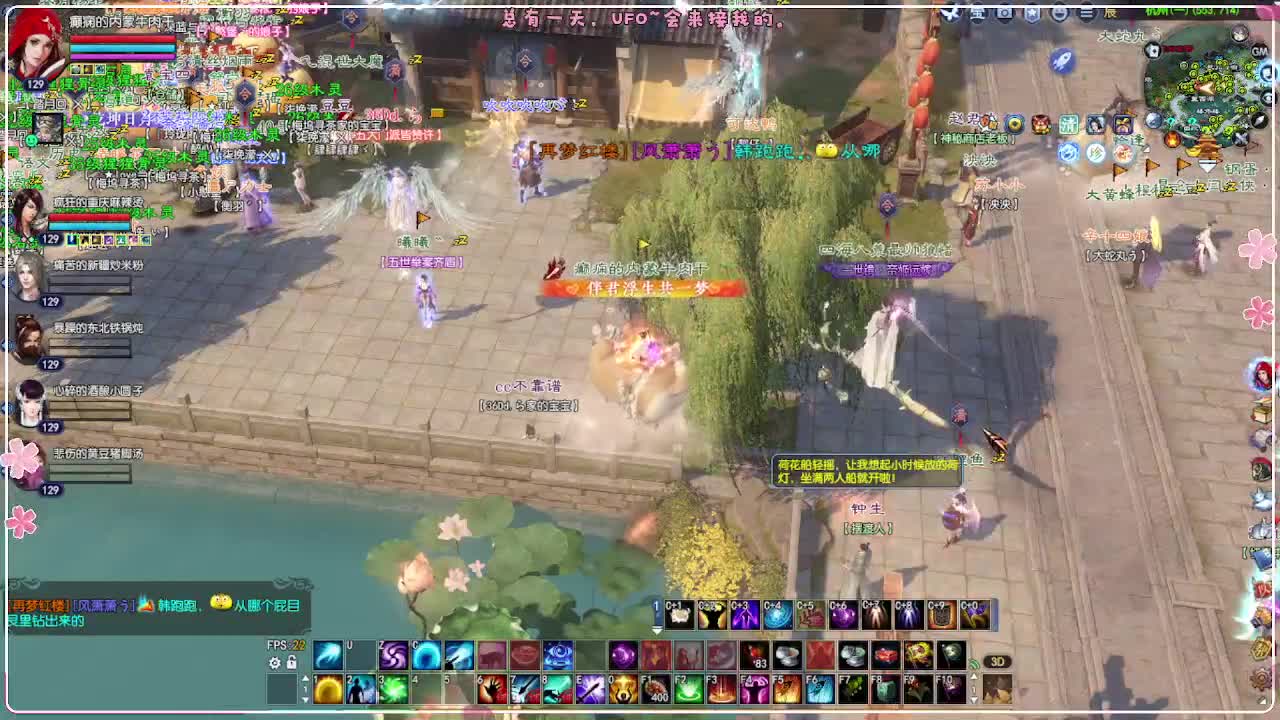Screen dimensions: 1280x720
Task: Open the playing-card icon near the minimap
Action: tap(1152, 51)
